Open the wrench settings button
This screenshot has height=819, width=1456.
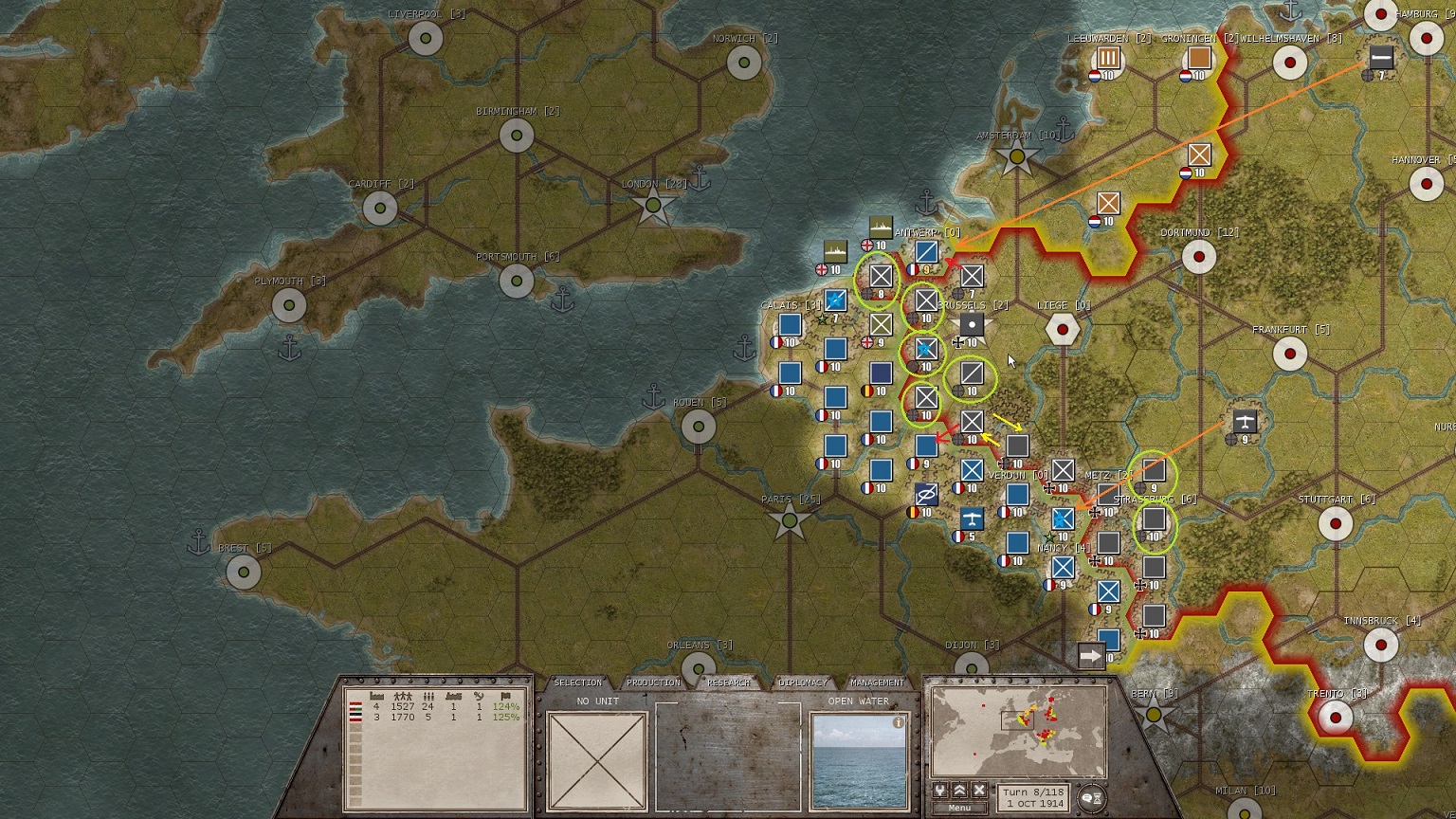tap(939, 791)
